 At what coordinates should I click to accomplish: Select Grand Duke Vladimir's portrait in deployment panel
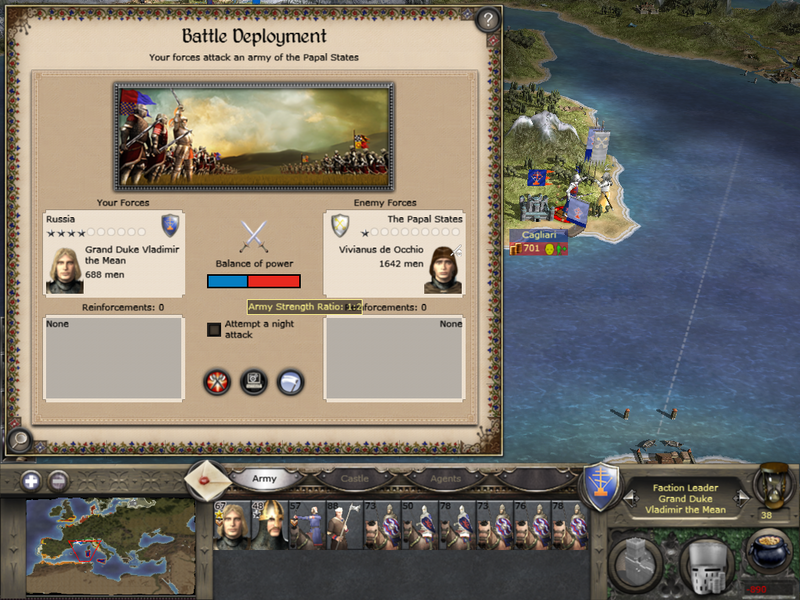pos(64,270)
